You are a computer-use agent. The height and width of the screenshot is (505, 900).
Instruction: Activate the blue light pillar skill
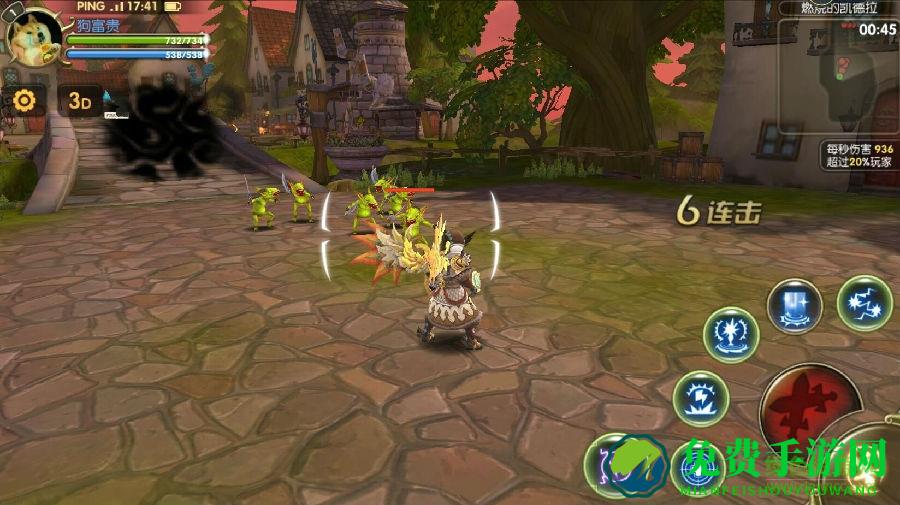pos(795,305)
